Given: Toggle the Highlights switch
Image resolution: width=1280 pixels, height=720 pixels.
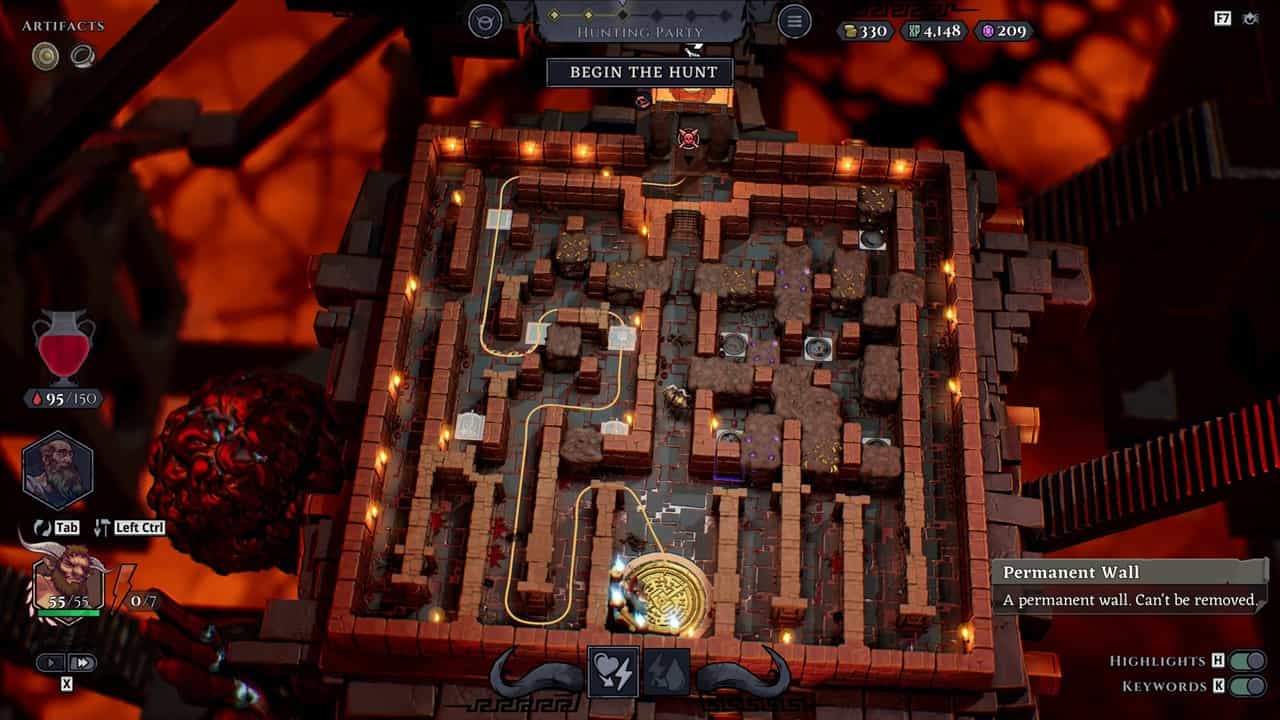Looking at the screenshot, I should pos(1247,661).
